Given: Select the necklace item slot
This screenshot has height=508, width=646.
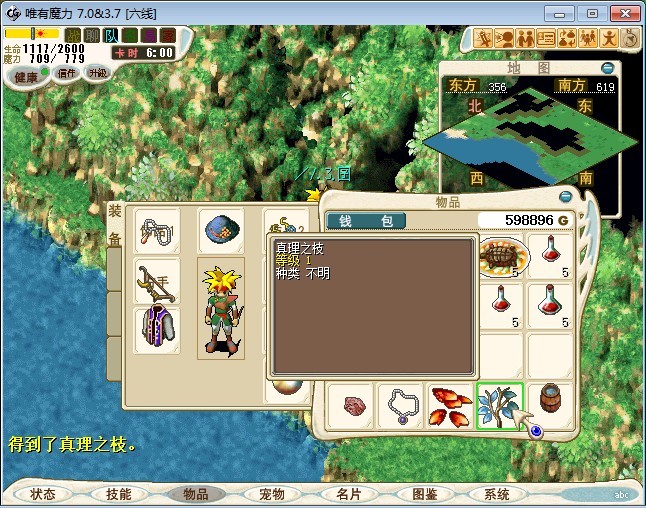Looking at the screenshot, I should (400, 406).
